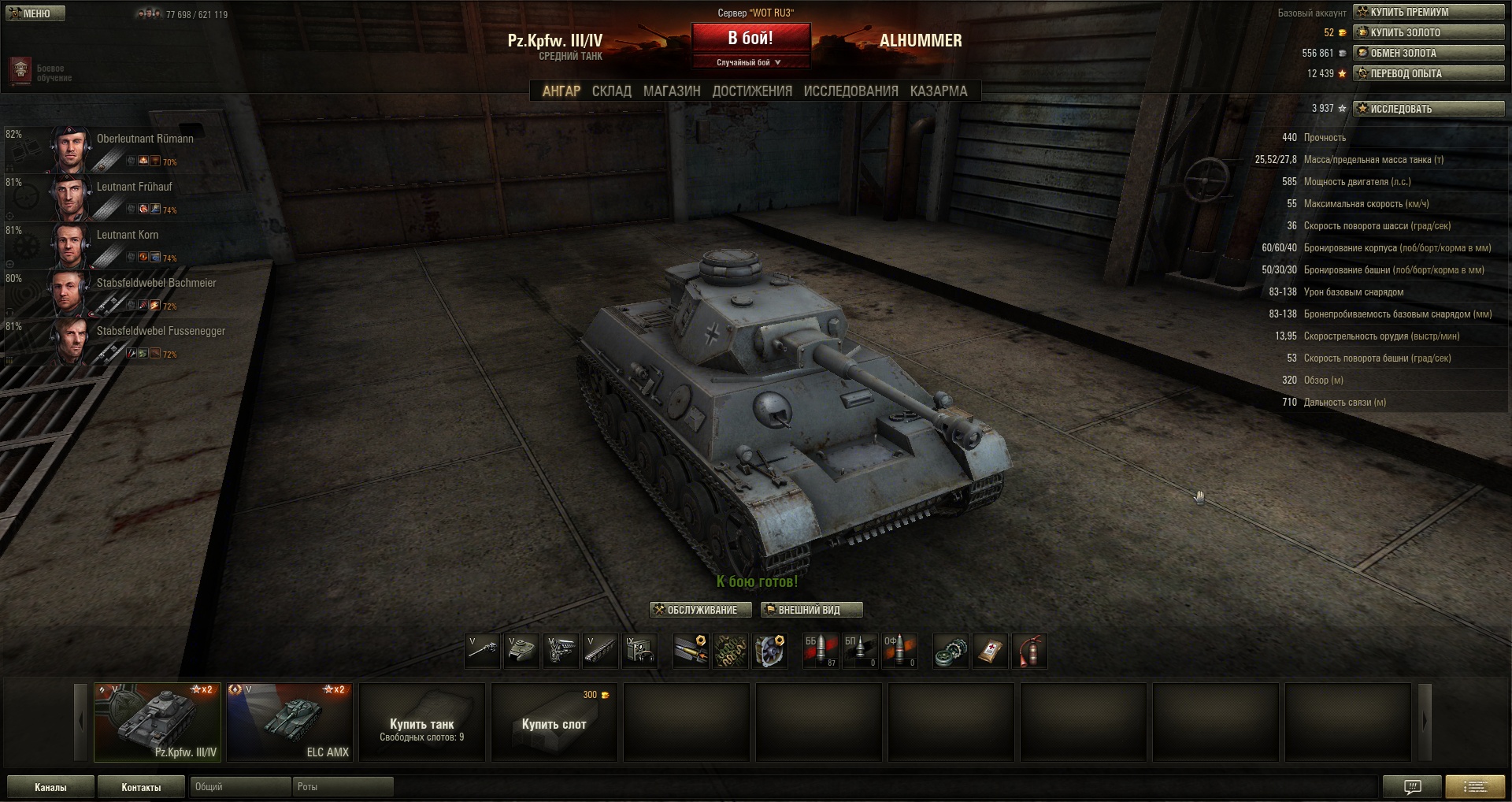Screen dimensions: 1512x802
Task: Show the ДОСТИЖЕНИЯ tab
Action: pyautogui.click(x=752, y=91)
